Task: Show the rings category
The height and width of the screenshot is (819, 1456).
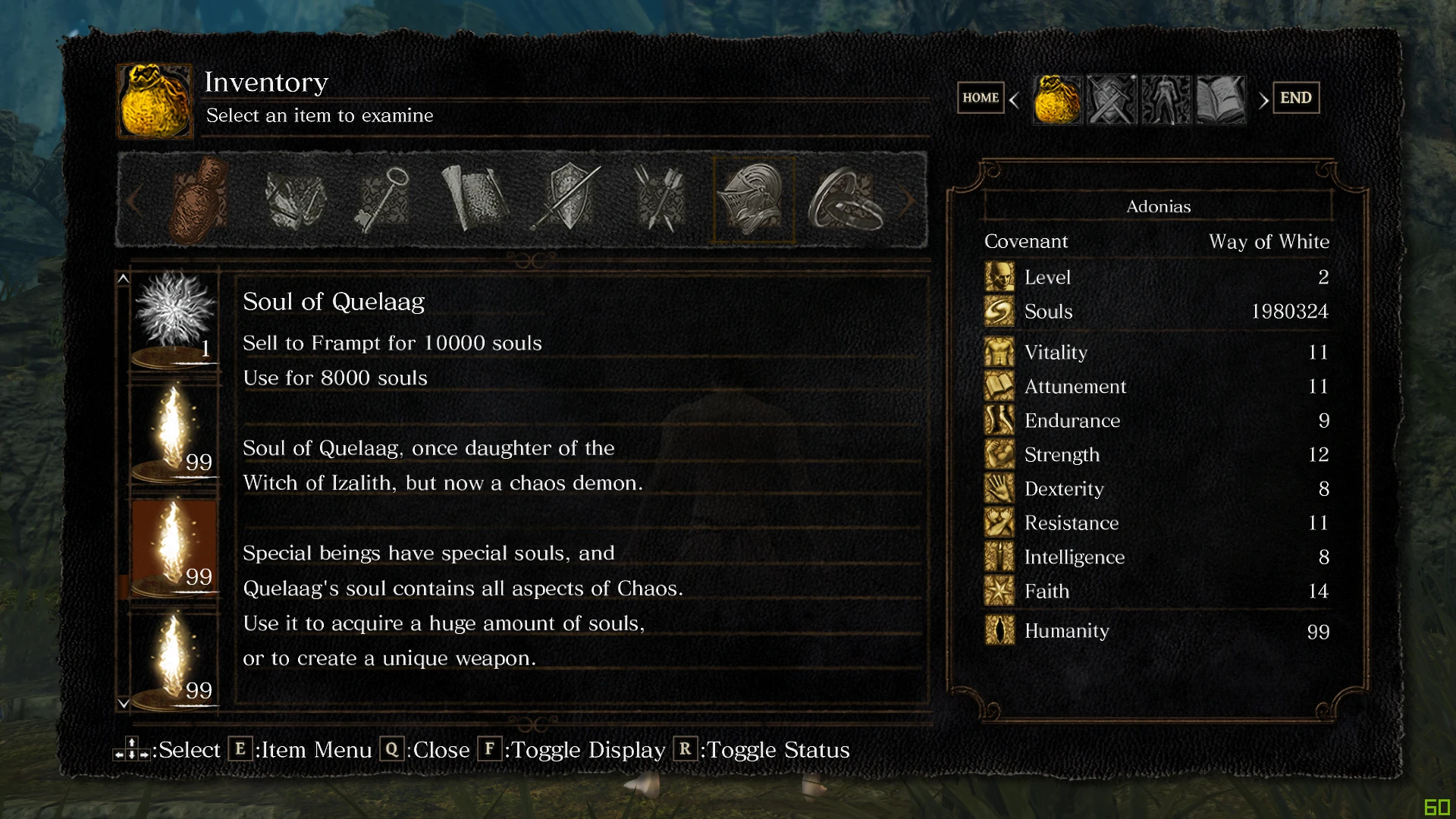Action: click(846, 200)
